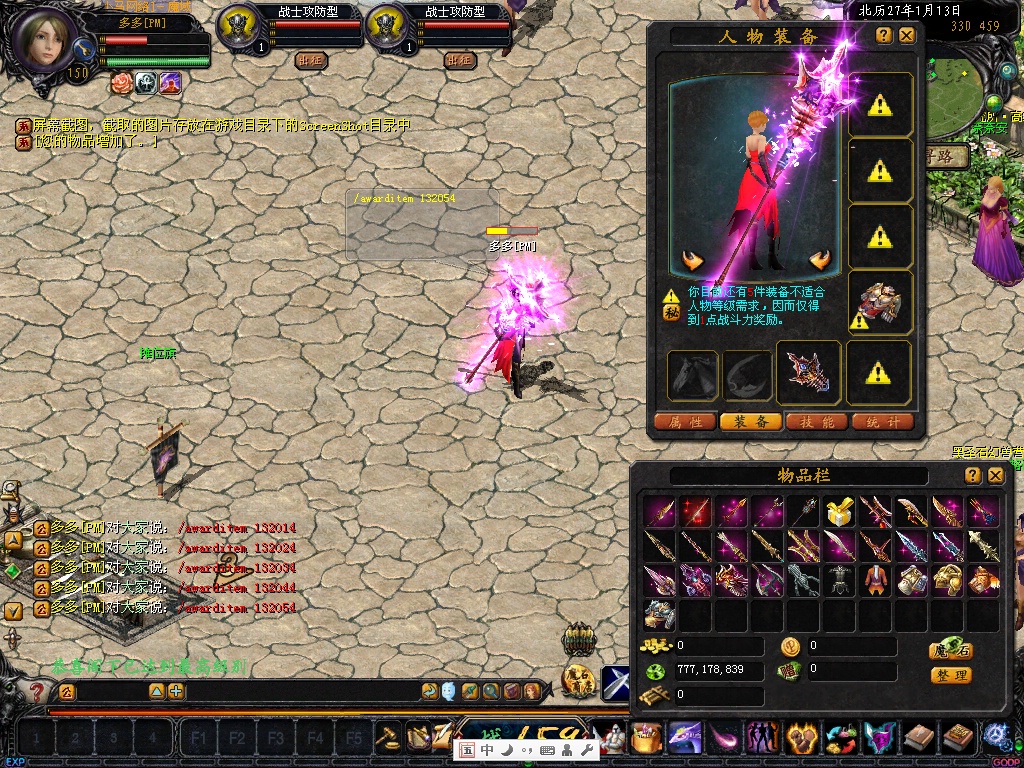Close the 人物装备 character equipment panel
The image size is (1024, 768).
[x=907, y=36]
